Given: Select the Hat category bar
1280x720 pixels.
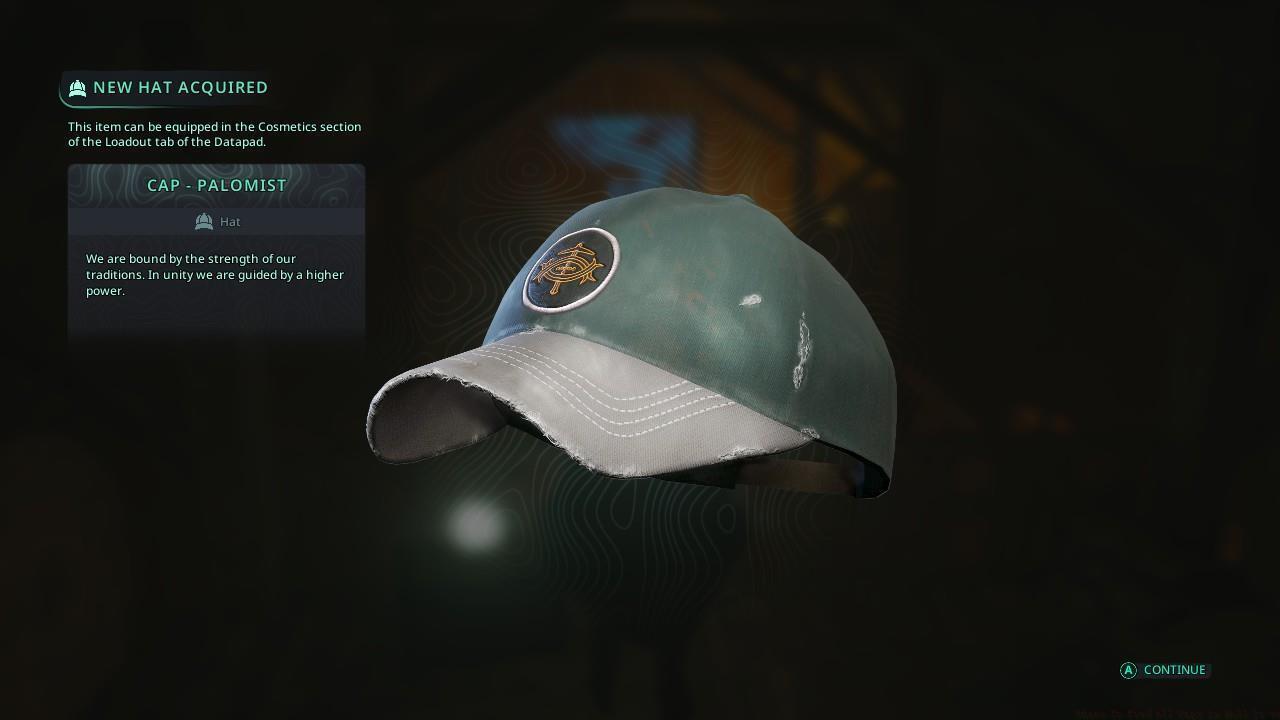Looking at the screenshot, I should tap(216, 221).
